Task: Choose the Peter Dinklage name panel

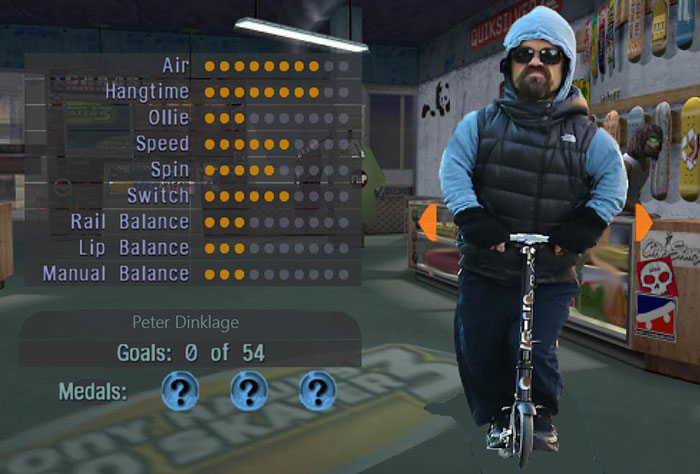Action: coord(190,323)
